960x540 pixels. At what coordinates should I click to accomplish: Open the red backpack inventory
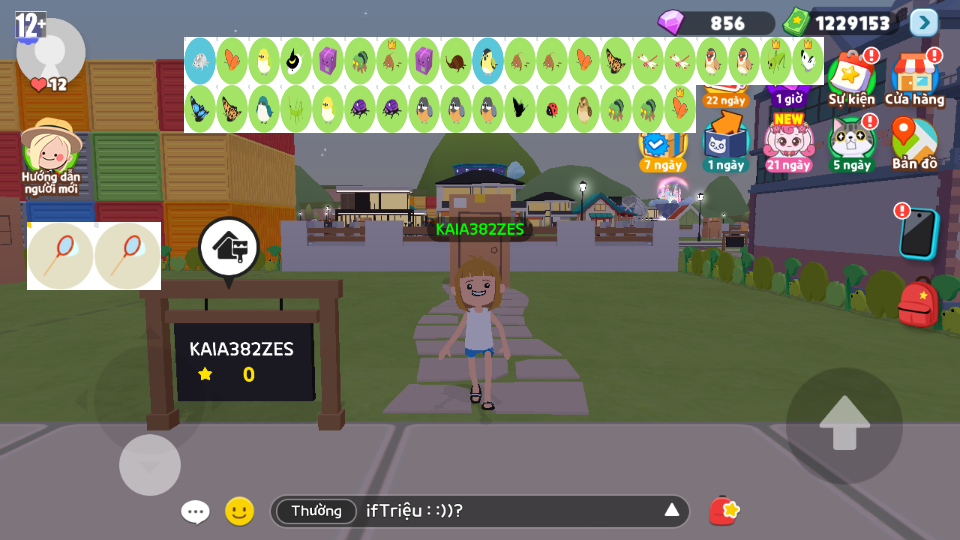918,303
